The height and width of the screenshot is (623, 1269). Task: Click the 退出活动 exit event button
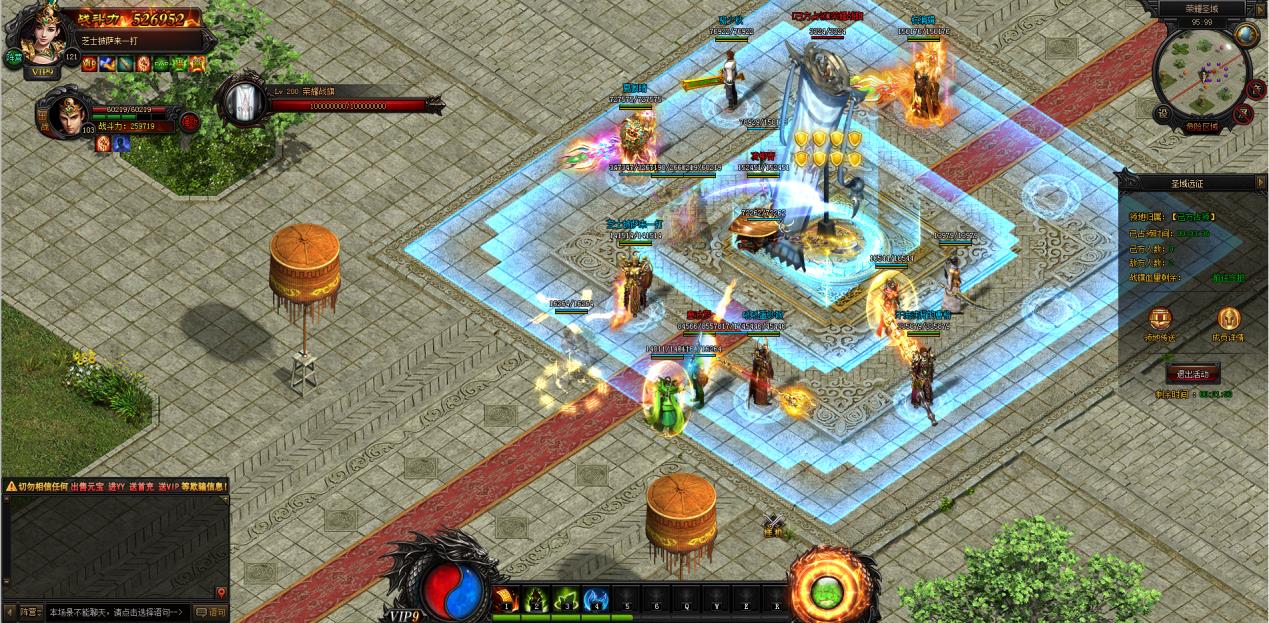pos(1192,374)
